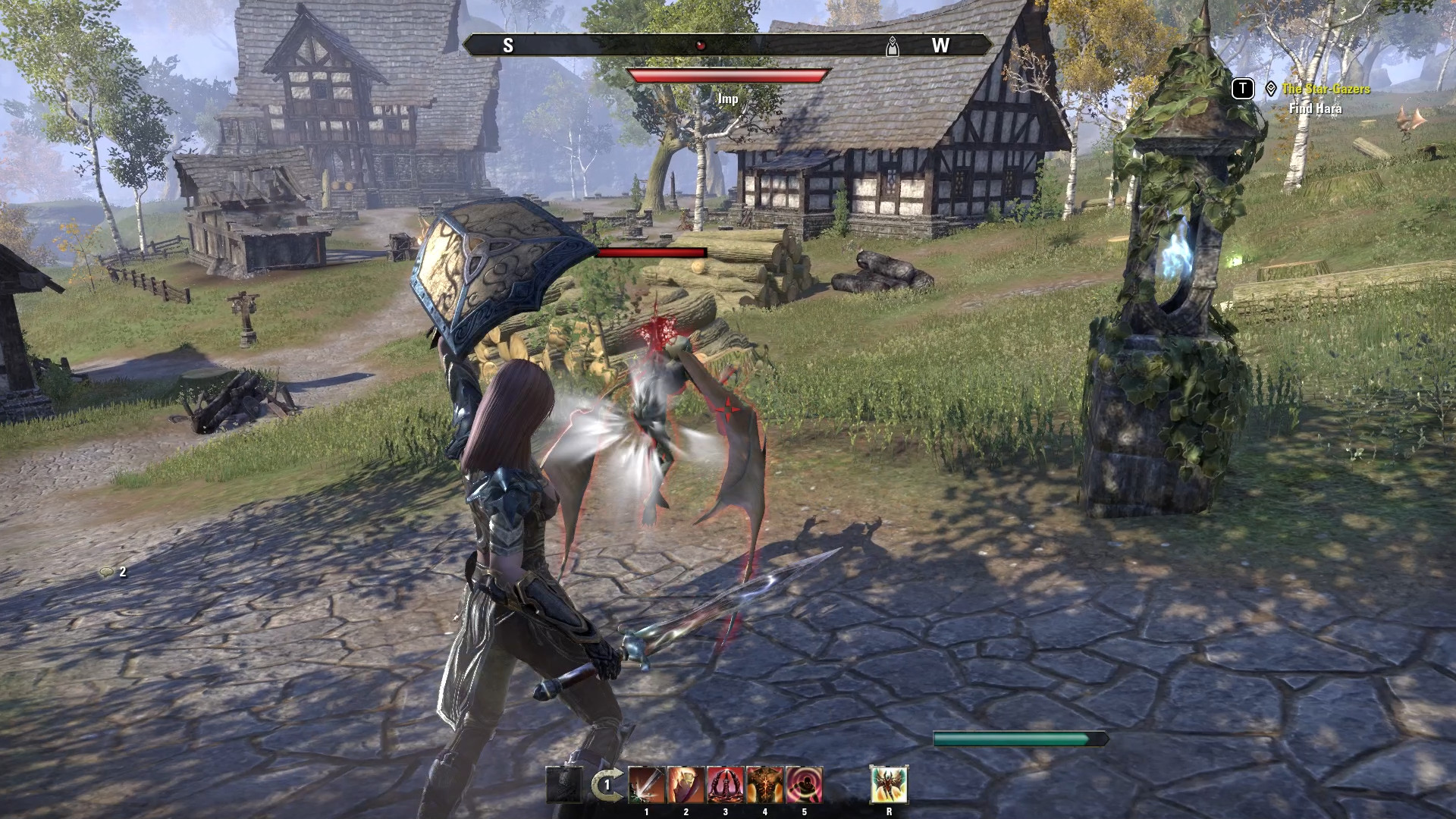
Task: Activate the sword strike ability in slot 1
Action: pos(647,785)
